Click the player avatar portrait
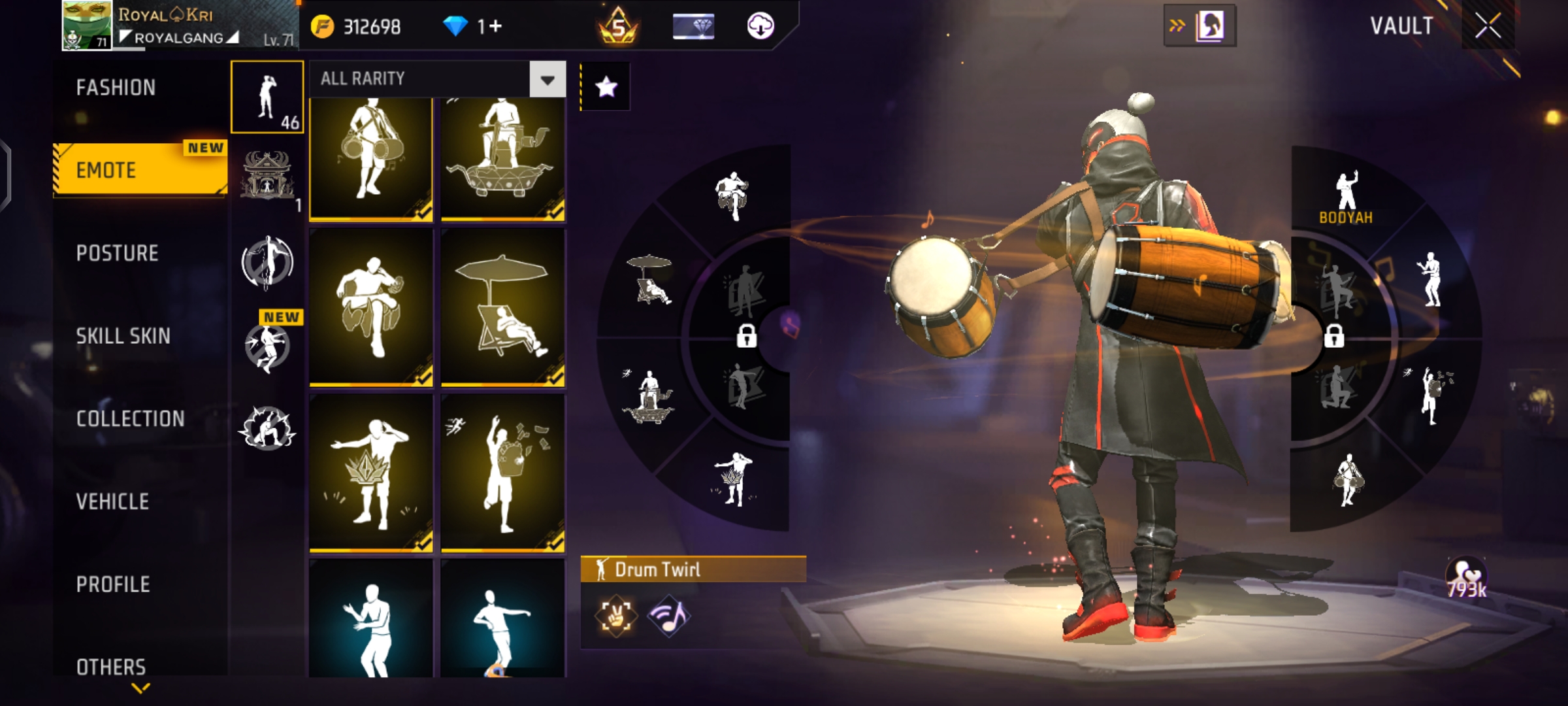This screenshot has width=1568, height=706. [x=87, y=25]
